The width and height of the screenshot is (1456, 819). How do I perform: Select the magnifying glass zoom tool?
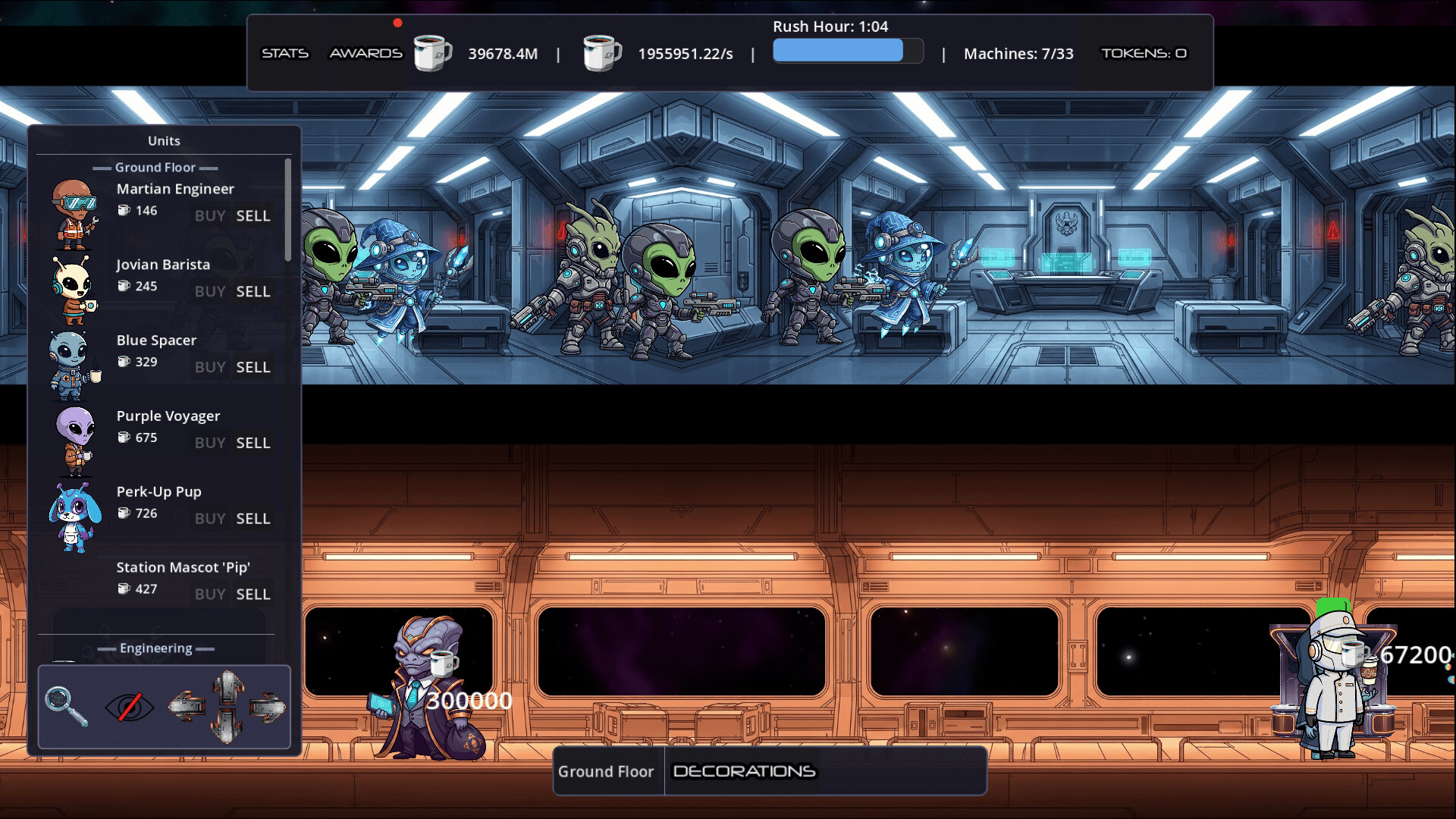point(67,705)
